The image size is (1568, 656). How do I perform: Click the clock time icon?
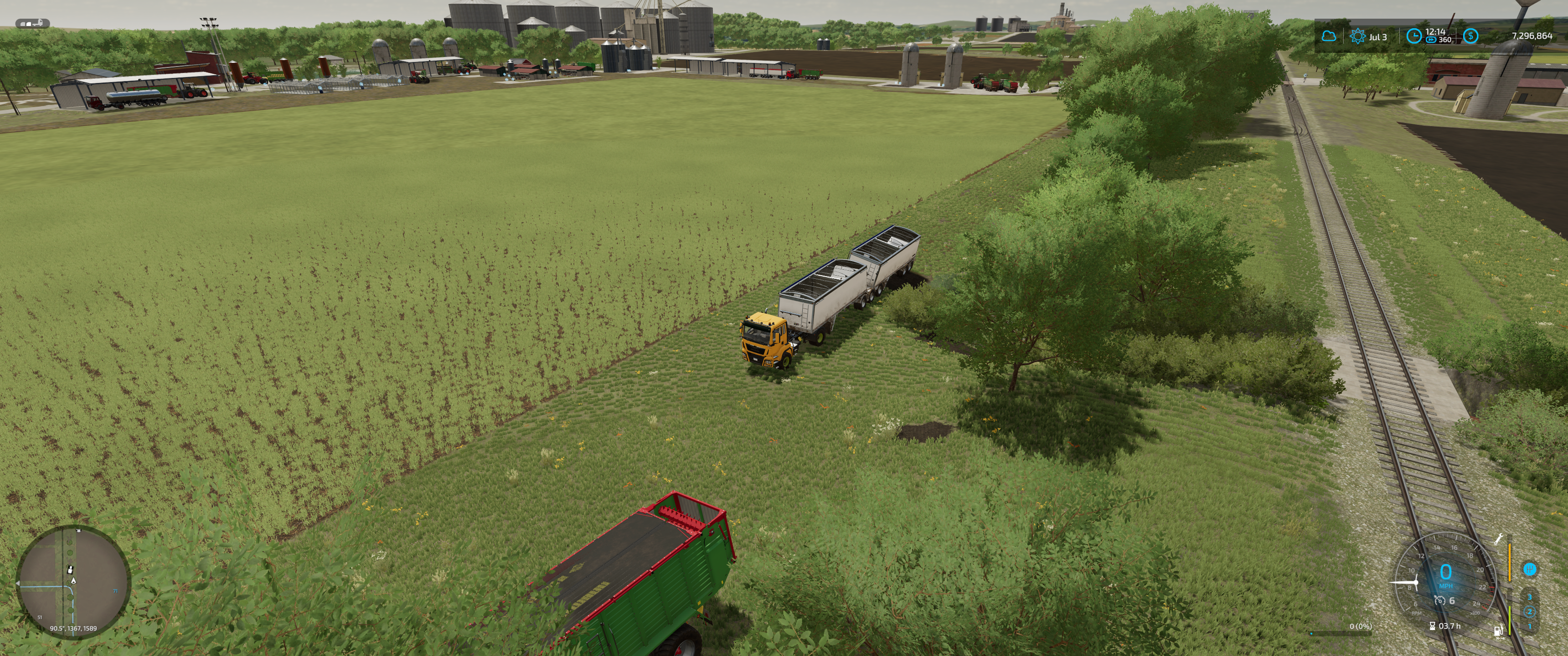[x=1413, y=36]
